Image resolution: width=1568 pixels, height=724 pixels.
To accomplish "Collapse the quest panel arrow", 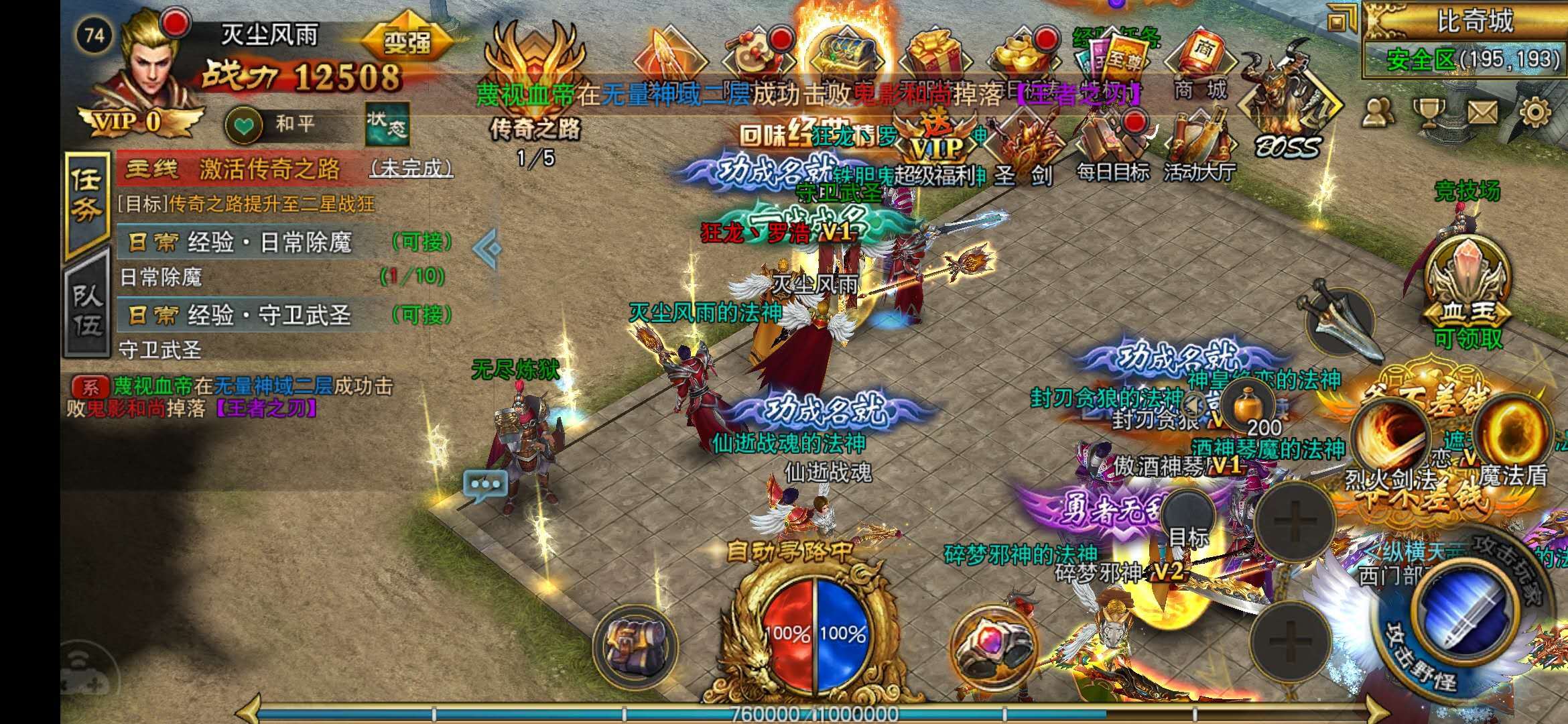I will pos(487,248).
